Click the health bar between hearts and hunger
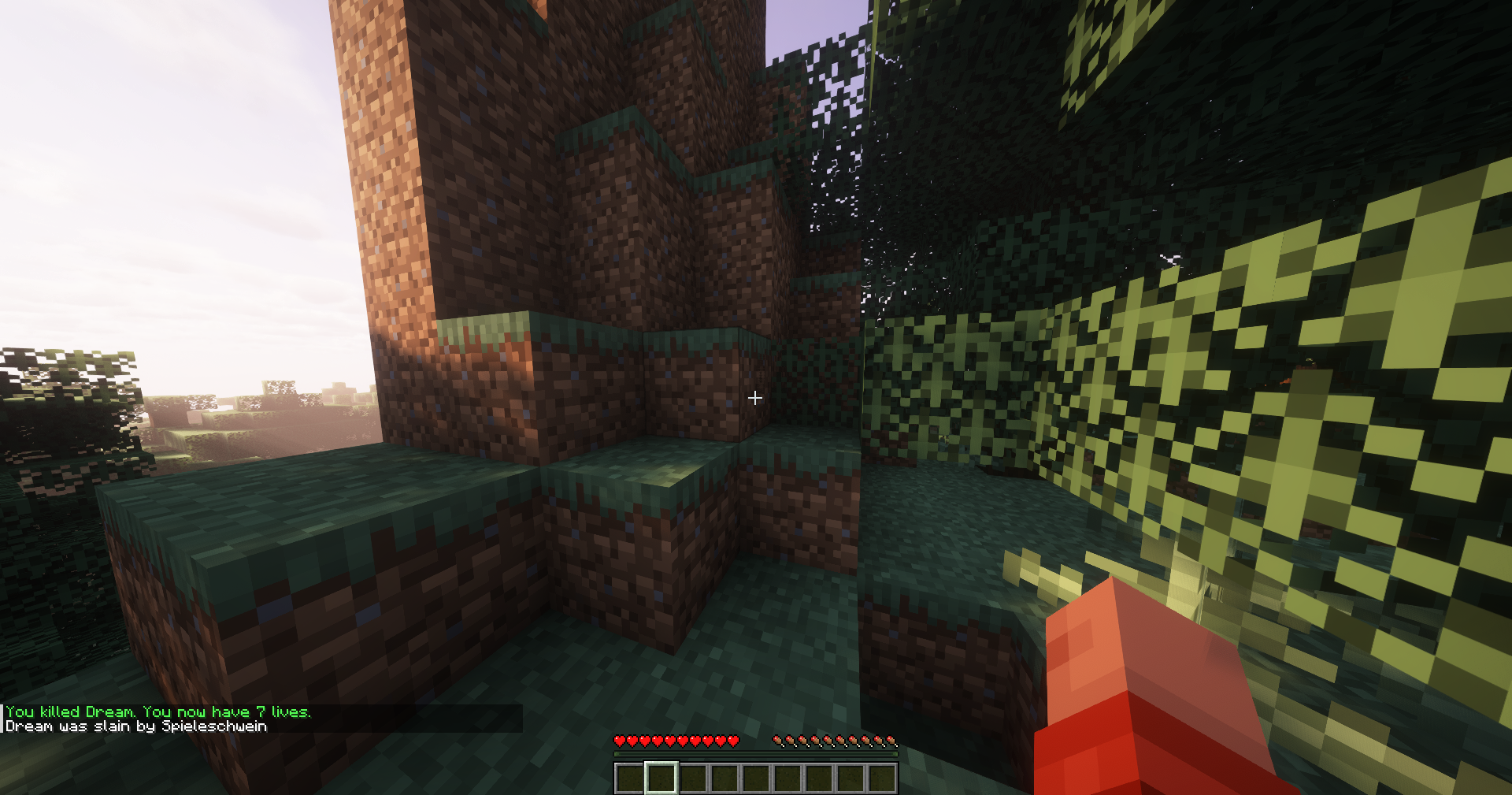The height and width of the screenshot is (795, 1512). pos(754,741)
